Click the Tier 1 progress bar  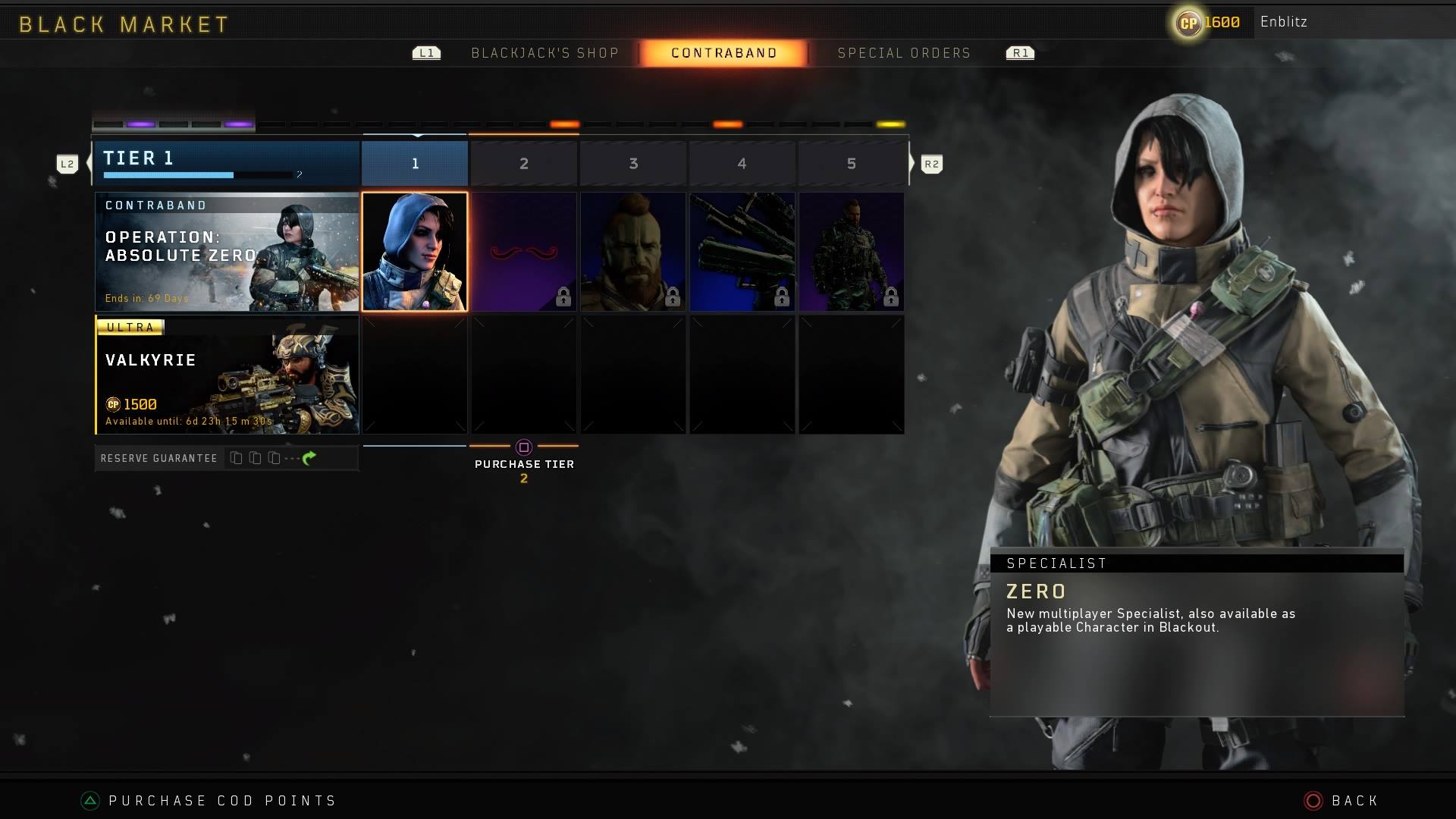[199, 174]
